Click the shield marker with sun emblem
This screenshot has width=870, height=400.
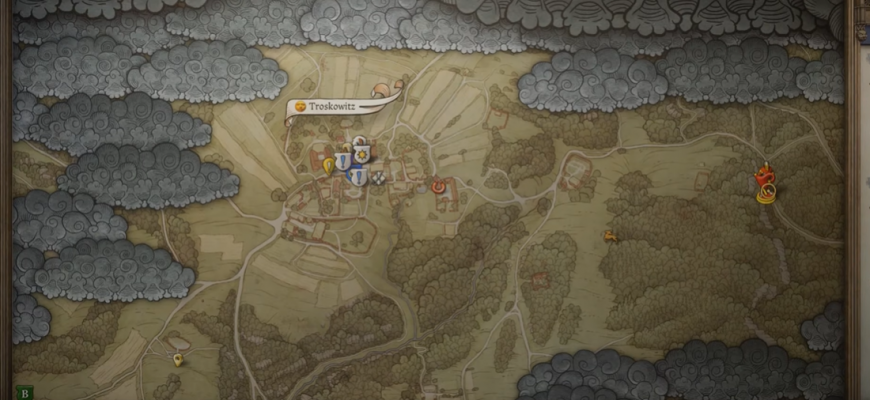click(362, 153)
